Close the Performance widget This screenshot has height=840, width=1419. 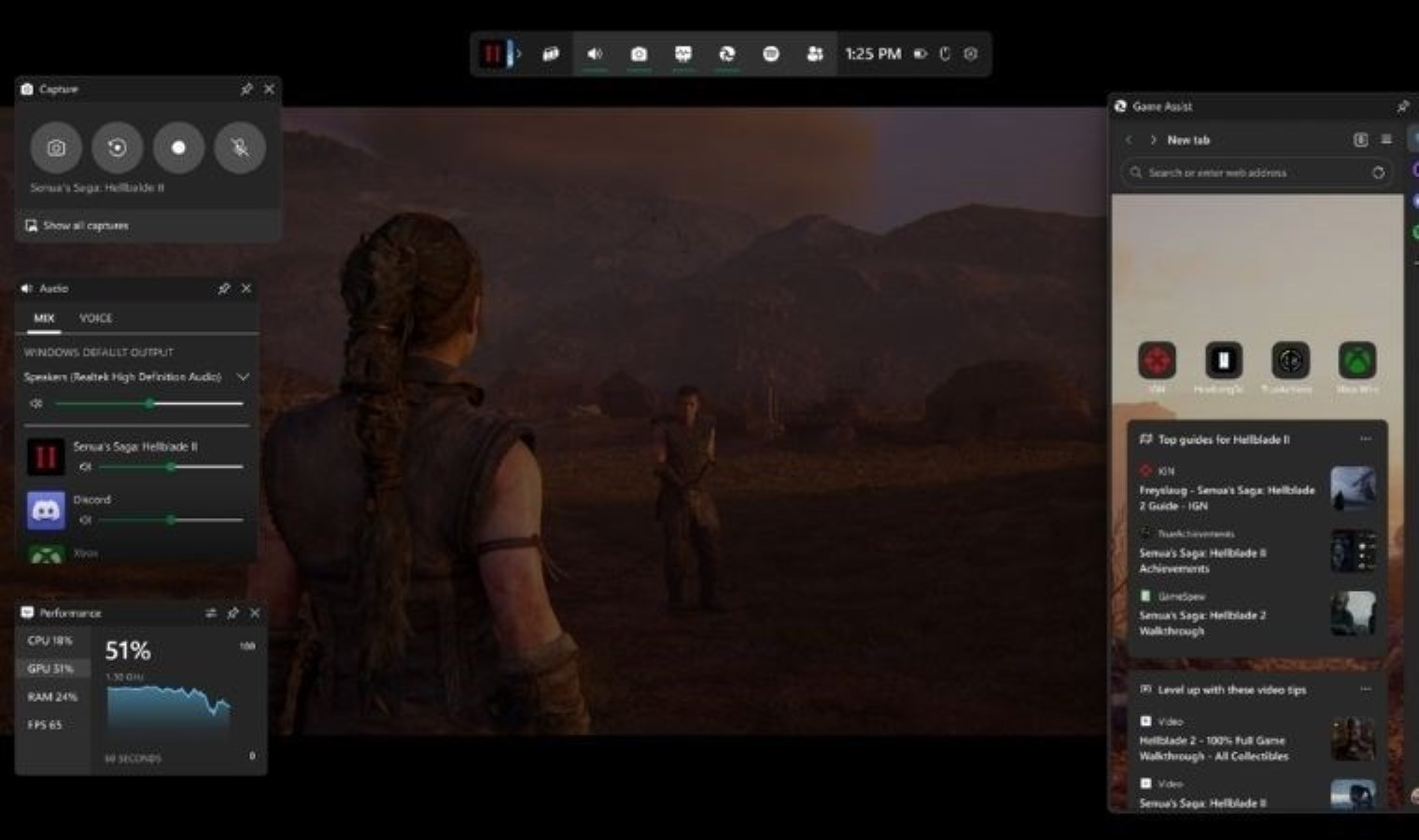(255, 613)
